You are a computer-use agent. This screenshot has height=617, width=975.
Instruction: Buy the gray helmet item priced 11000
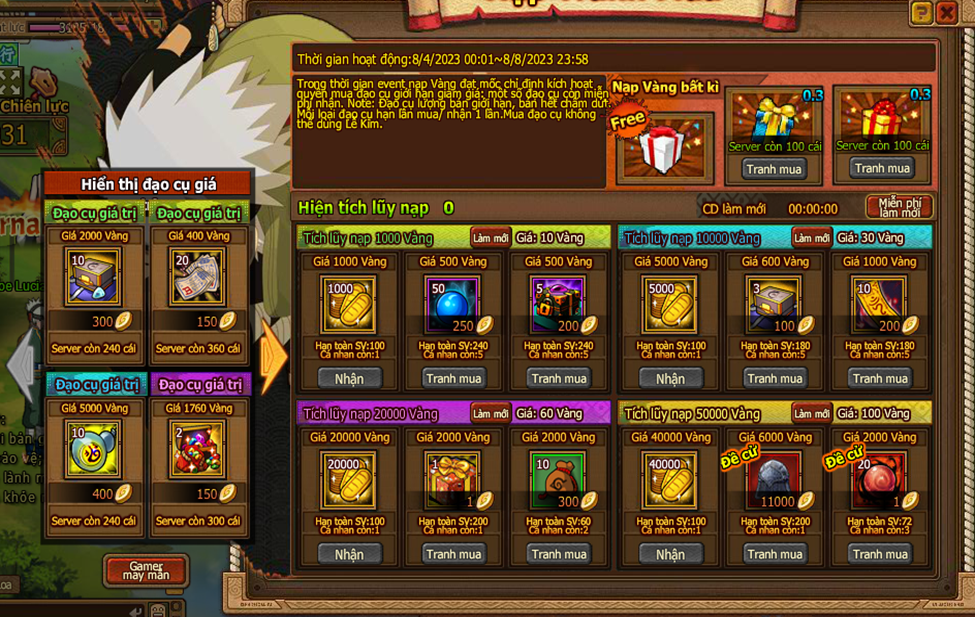tap(774, 554)
